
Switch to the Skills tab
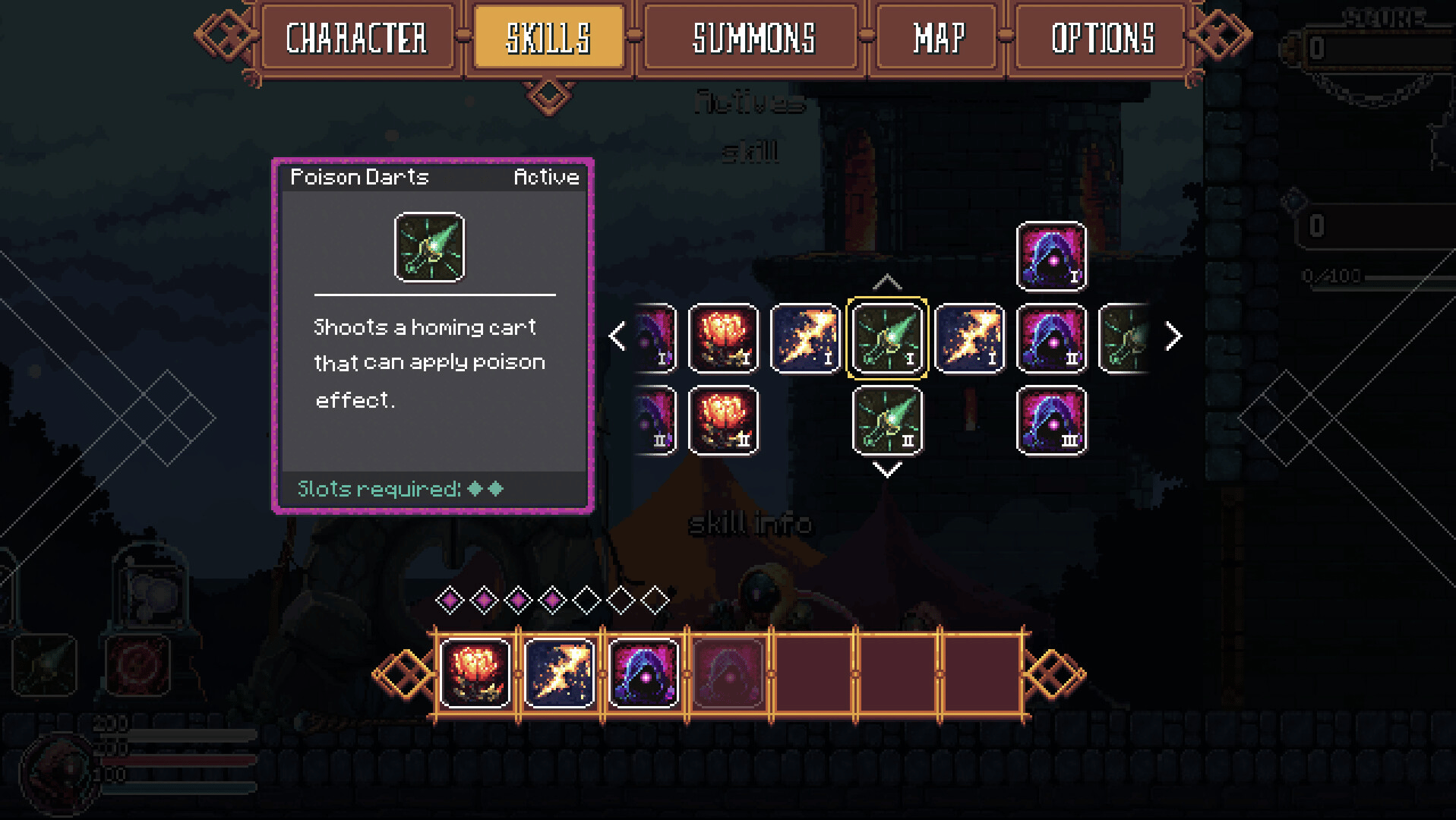click(x=548, y=39)
